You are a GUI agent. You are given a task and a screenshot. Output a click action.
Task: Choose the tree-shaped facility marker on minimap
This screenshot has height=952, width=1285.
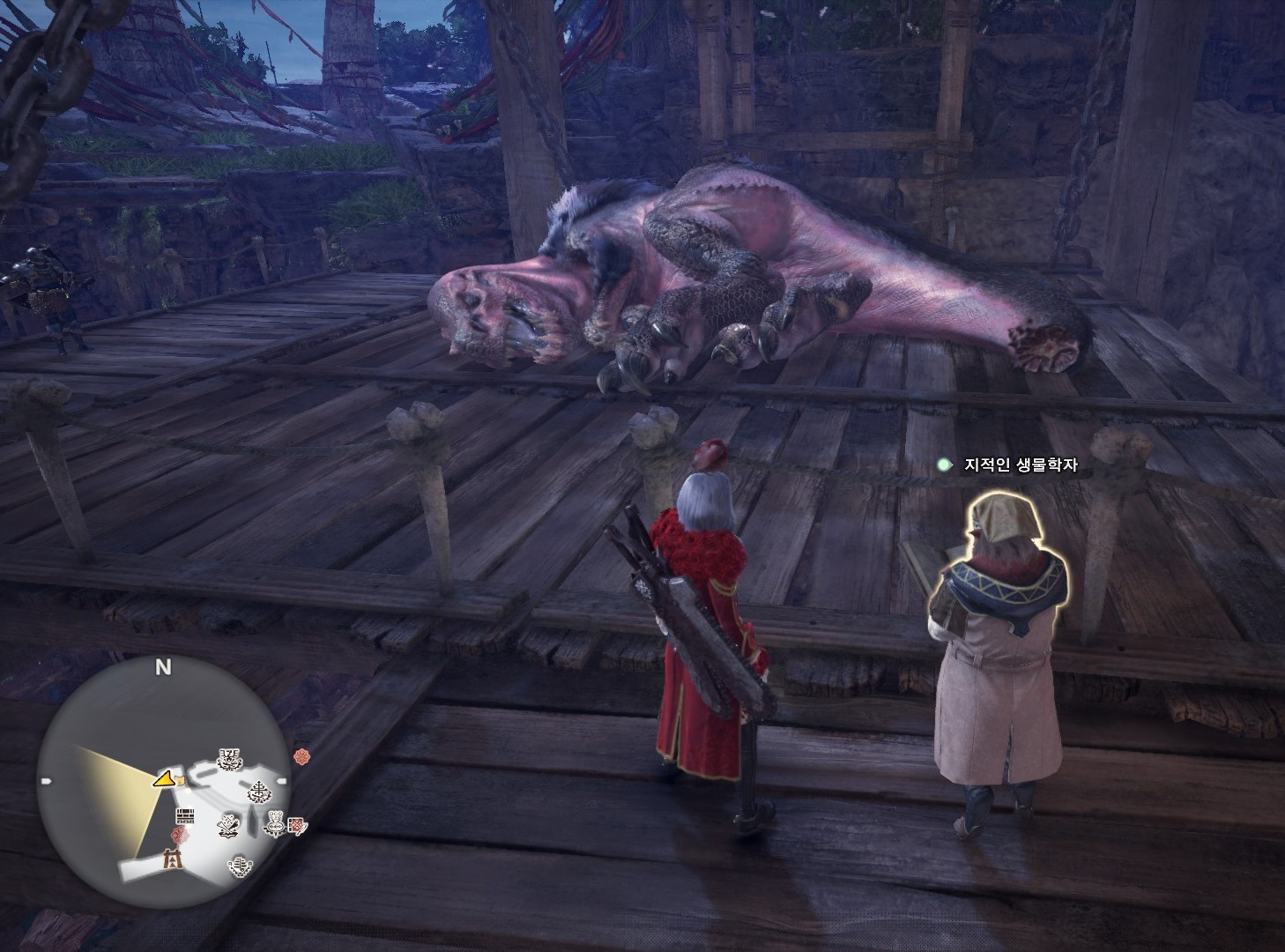click(258, 792)
